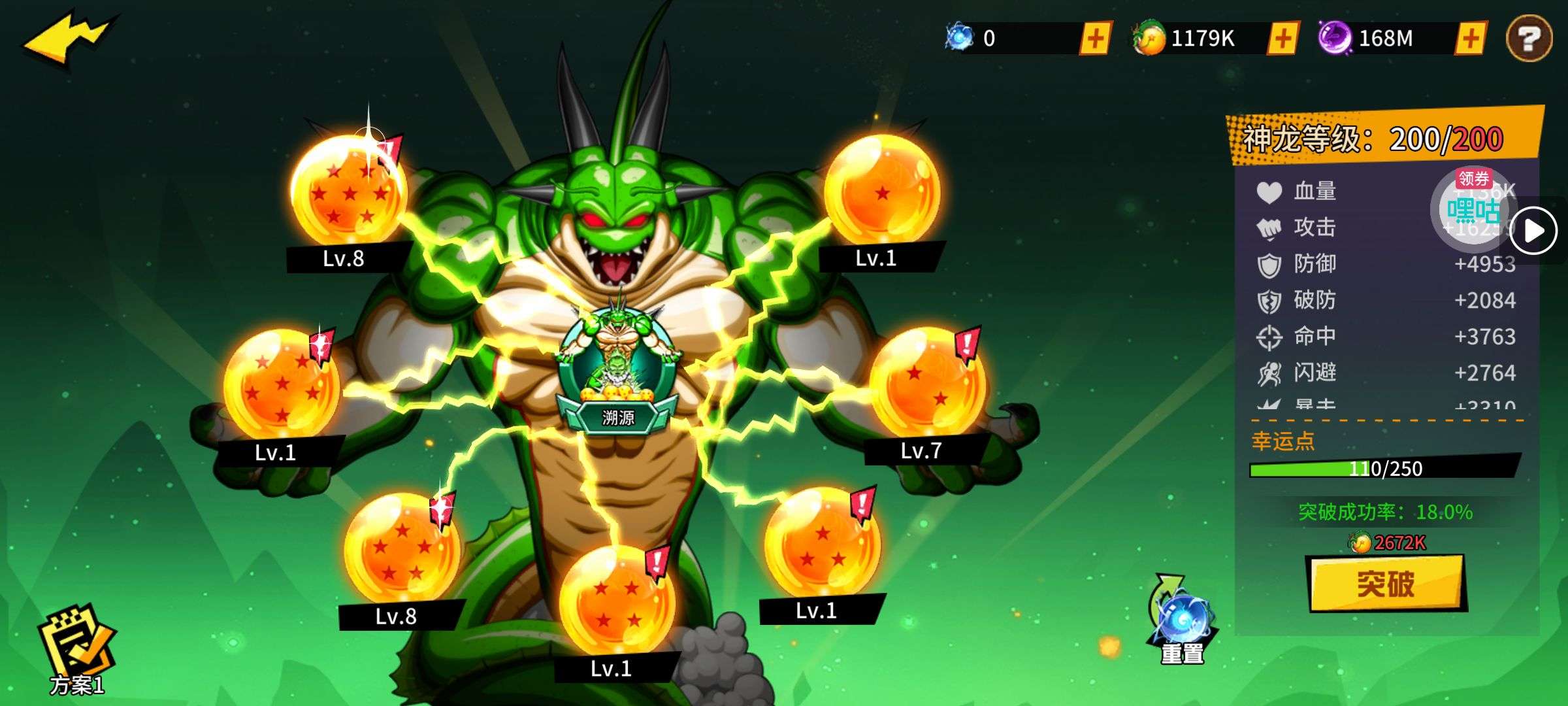The width and height of the screenshot is (1568, 706).
Task: Click the 突破 breakthrough button
Action: (1387, 583)
